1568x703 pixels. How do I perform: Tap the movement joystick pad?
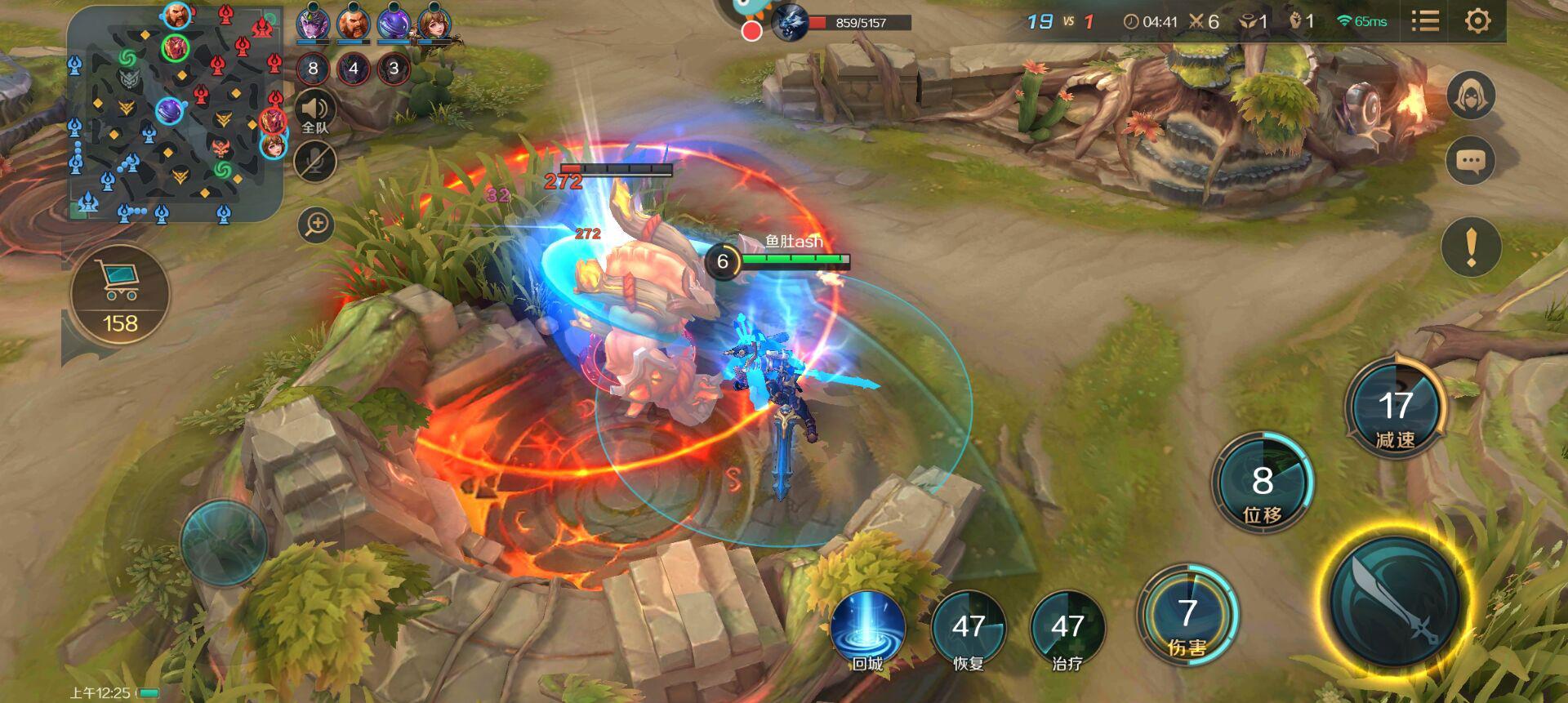223,542
